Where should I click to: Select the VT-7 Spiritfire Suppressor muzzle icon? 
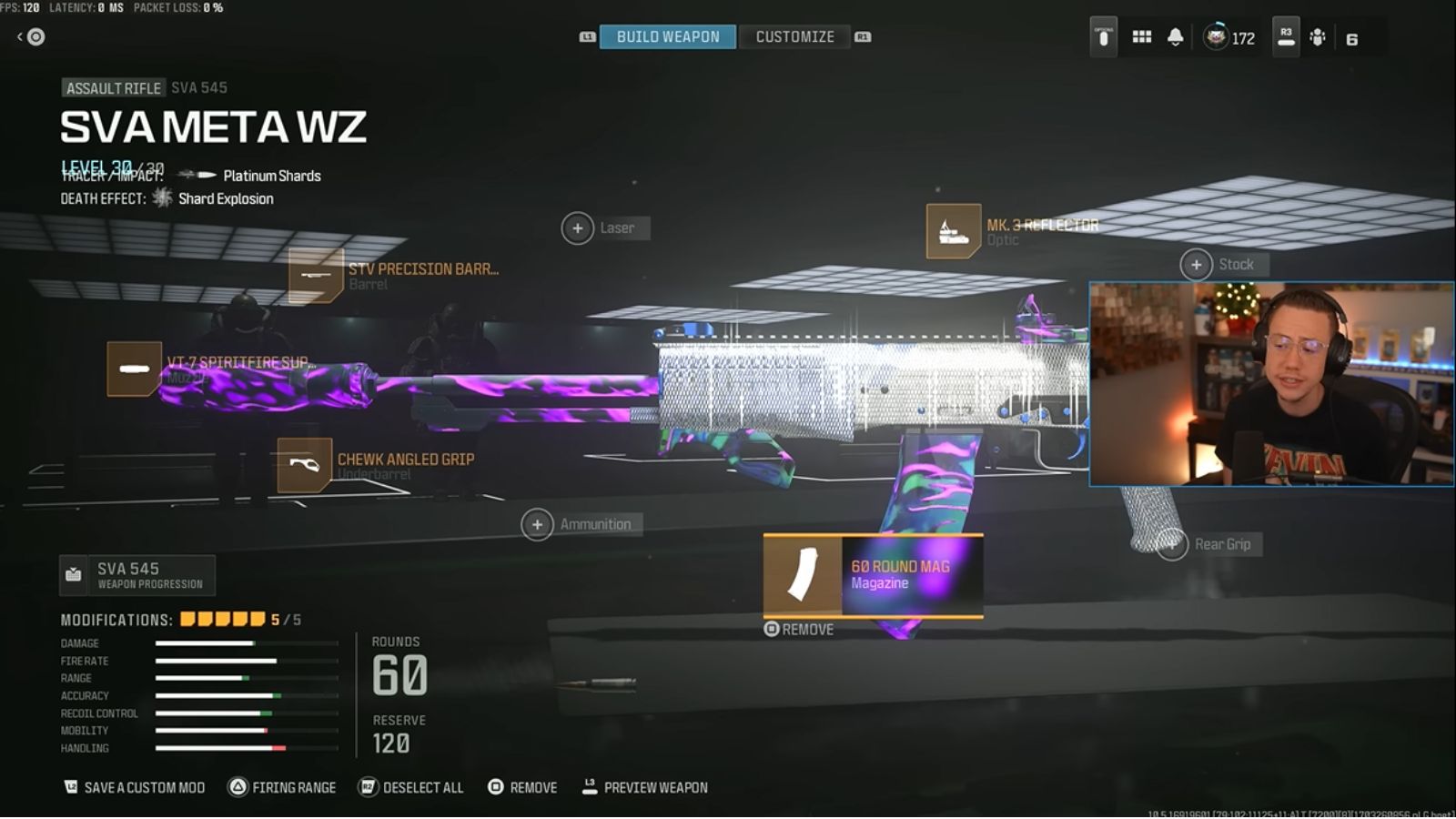[133, 369]
